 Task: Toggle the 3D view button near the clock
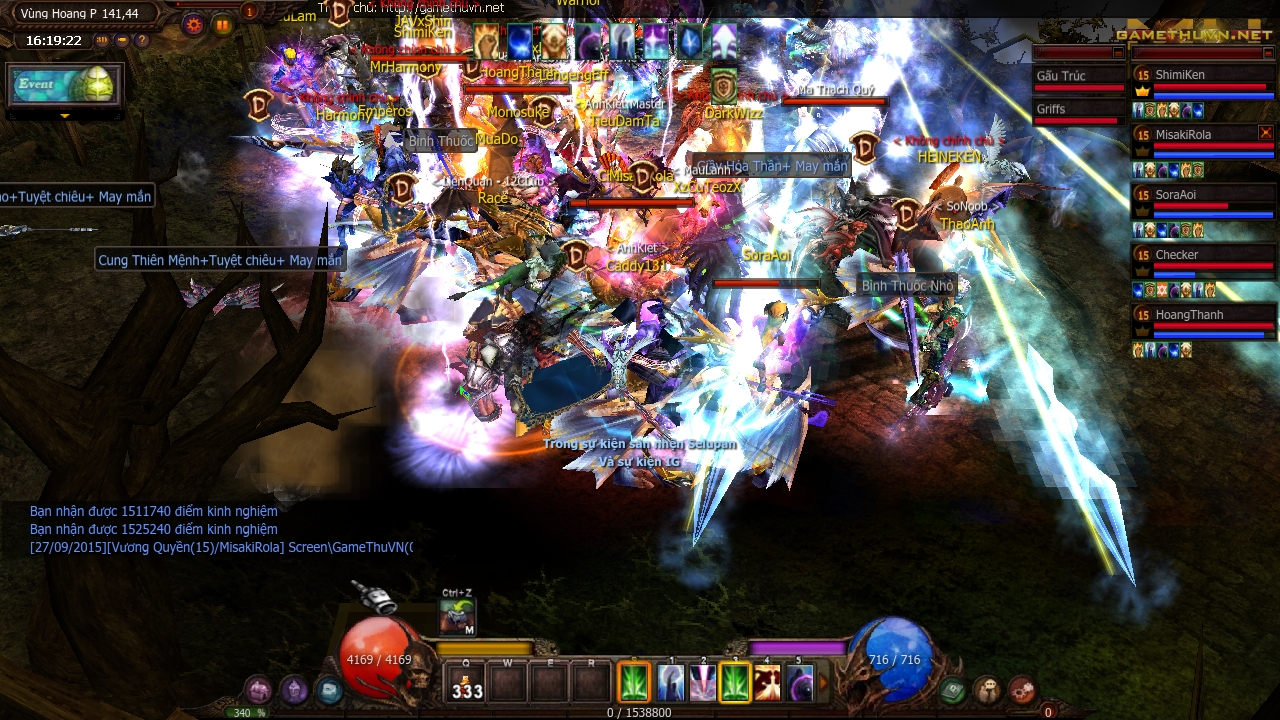102,40
